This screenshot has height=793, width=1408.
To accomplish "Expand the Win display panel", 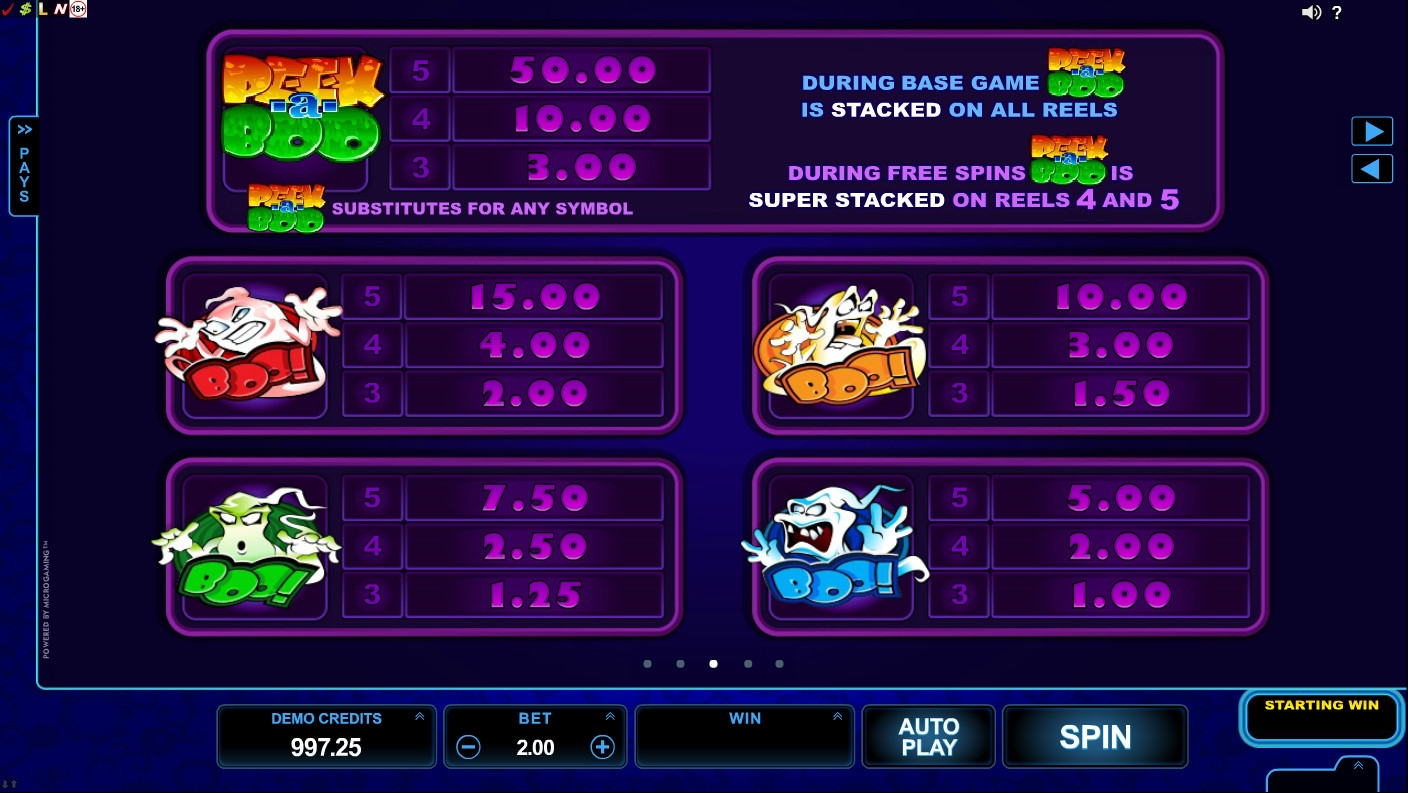I will coord(837,717).
